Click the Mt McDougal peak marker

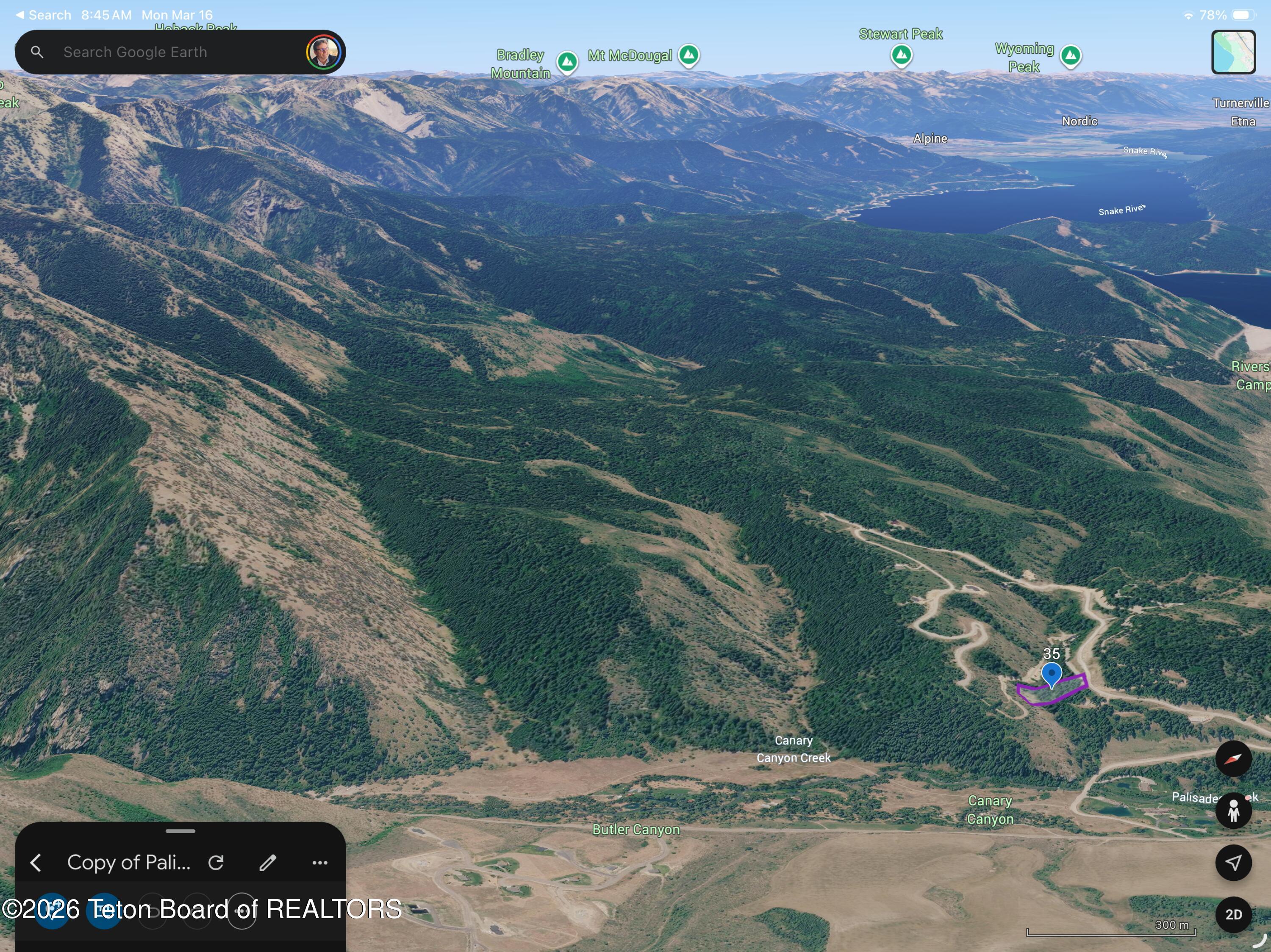click(689, 55)
